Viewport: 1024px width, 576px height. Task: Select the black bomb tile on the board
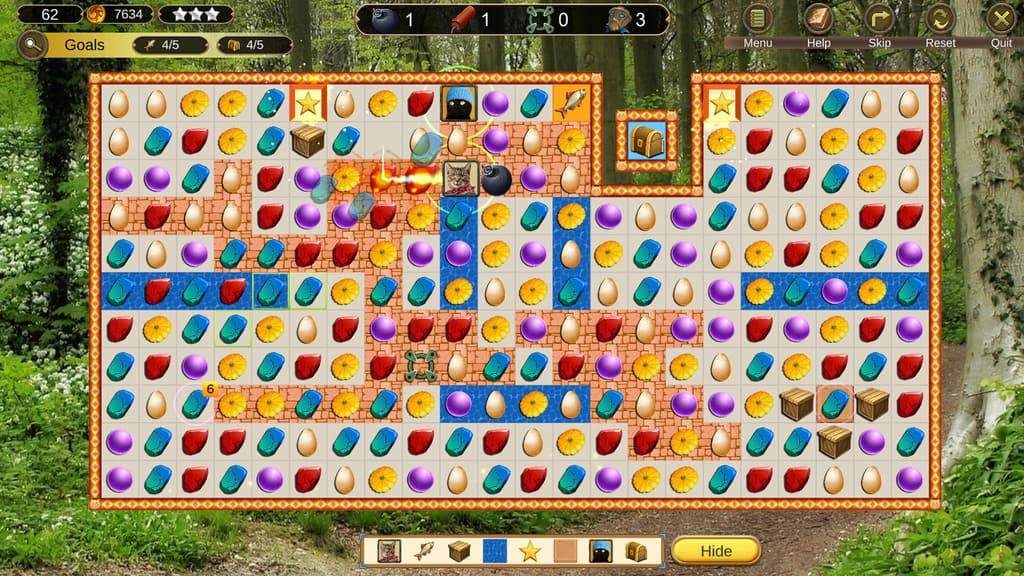tap(496, 179)
